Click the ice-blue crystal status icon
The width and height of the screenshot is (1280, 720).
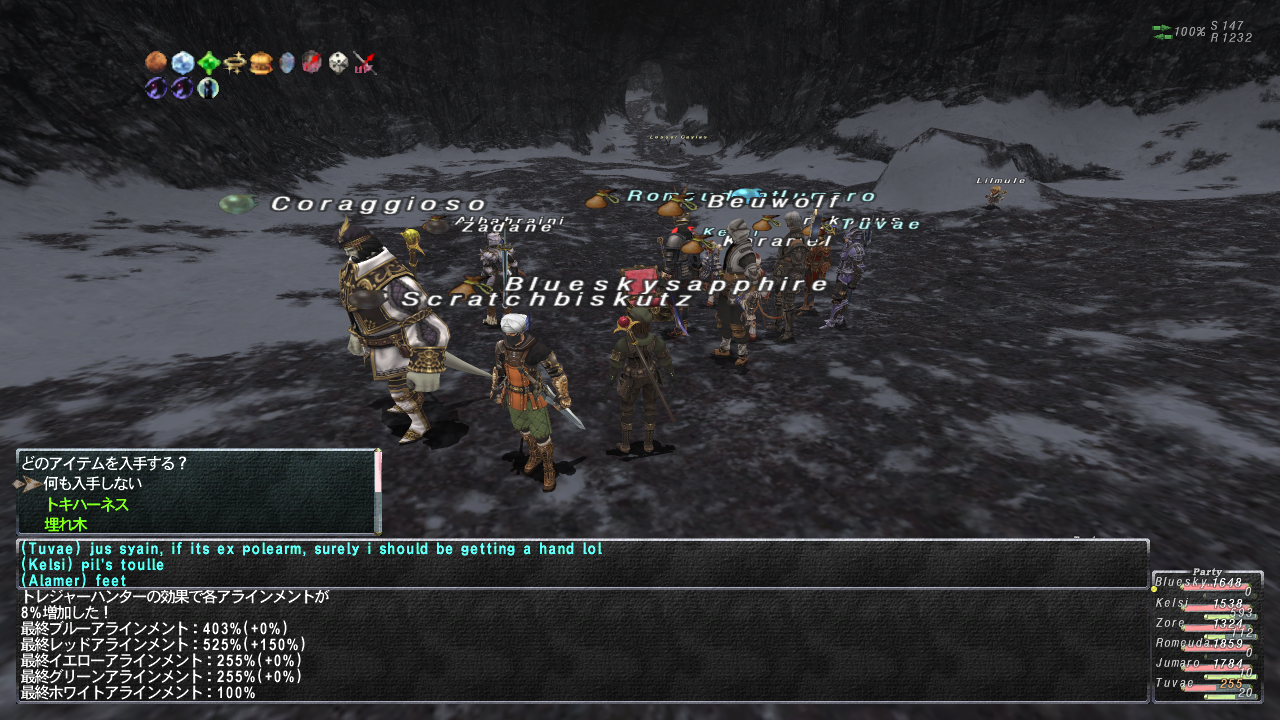(x=182, y=64)
